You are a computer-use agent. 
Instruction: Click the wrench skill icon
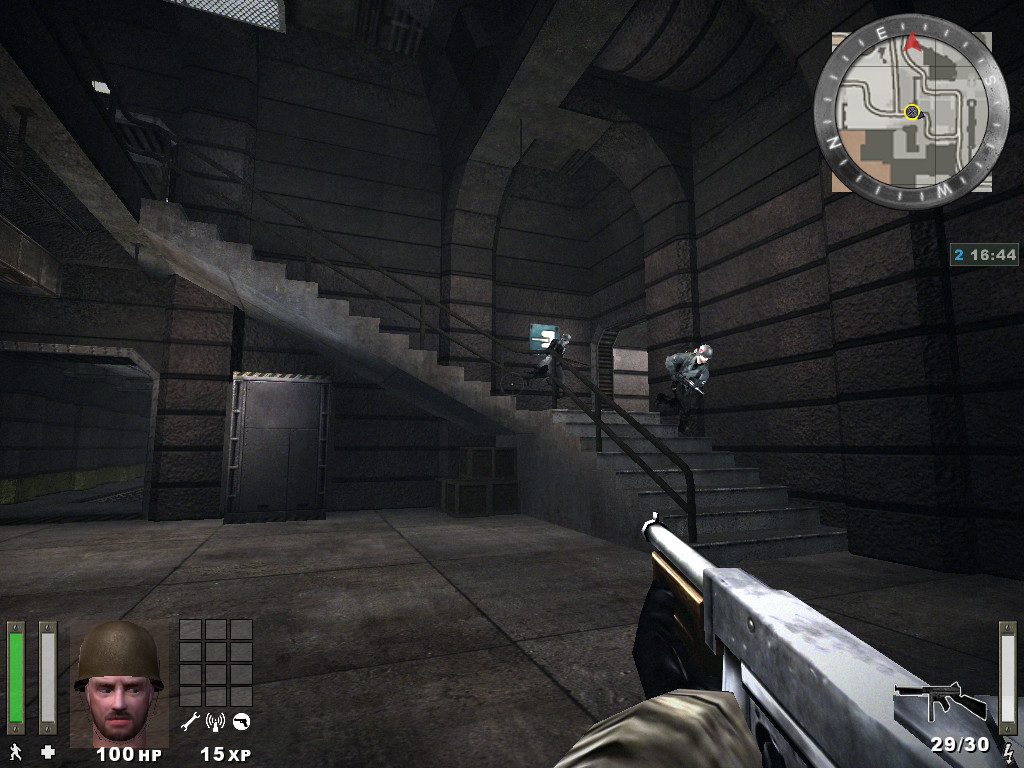(x=190, y=721)
